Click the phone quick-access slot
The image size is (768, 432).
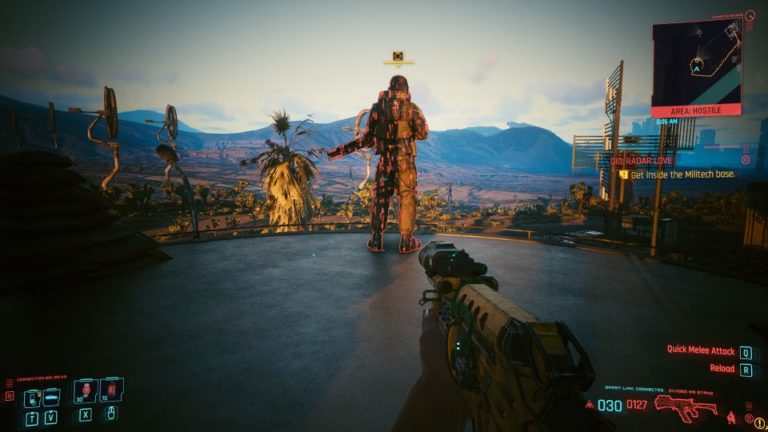pos(33,397)
